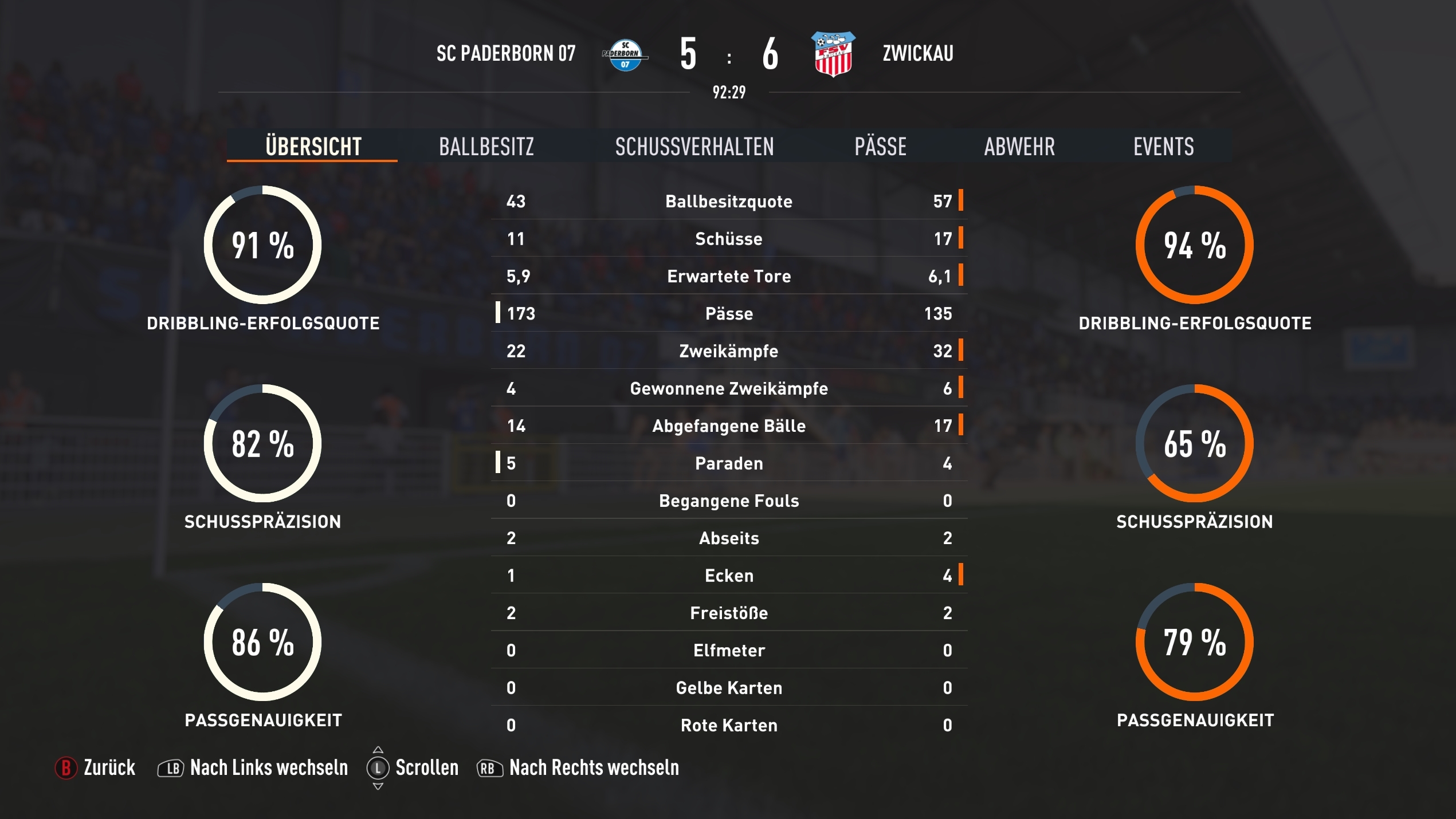Select the Übersicht tab
The image size is (1456, 819).
313,147
